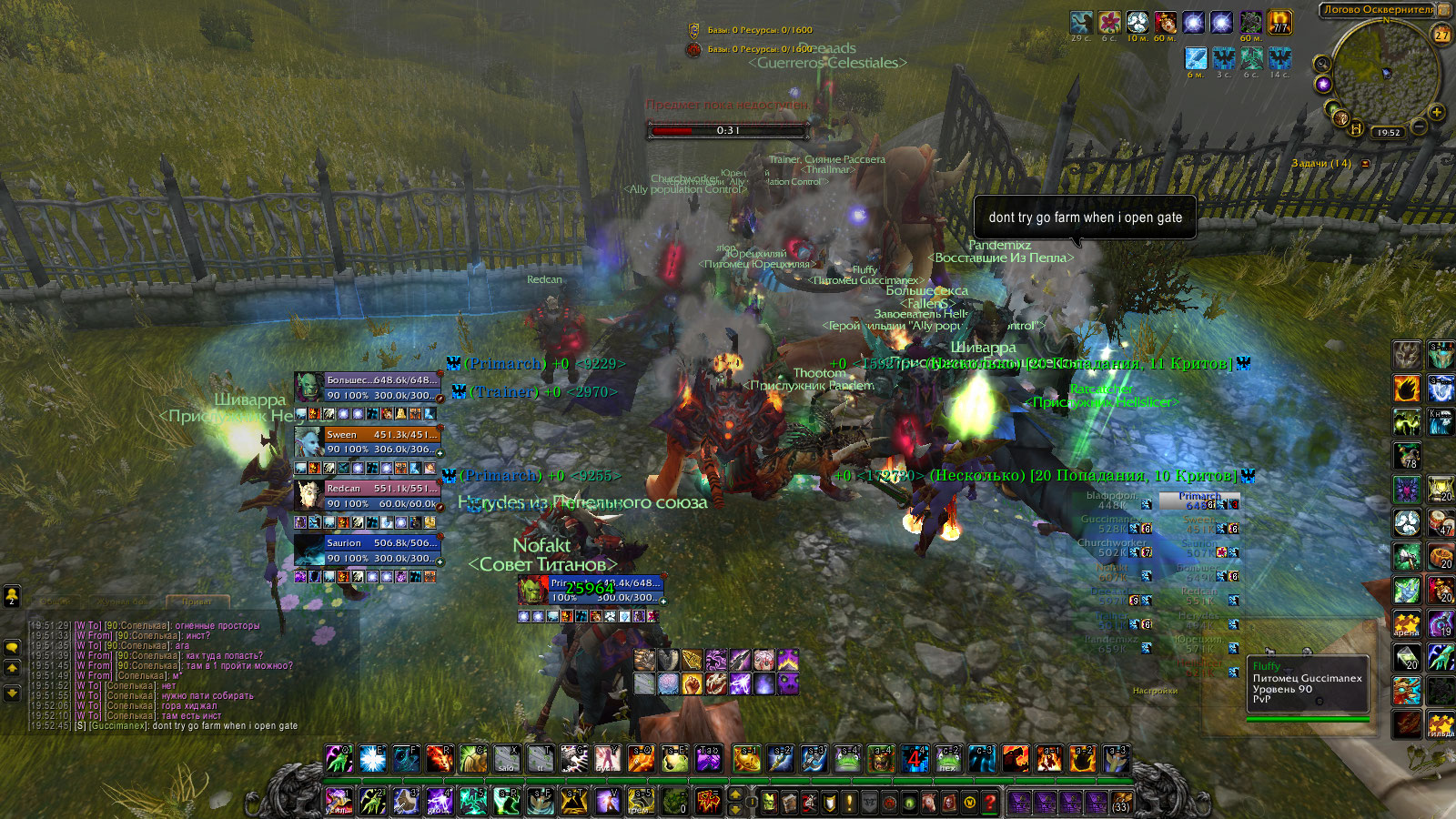The width and height of the screenshot is (1456, 819).
Task: Target Primarch in the raid frames
Action: [1199, 500]
